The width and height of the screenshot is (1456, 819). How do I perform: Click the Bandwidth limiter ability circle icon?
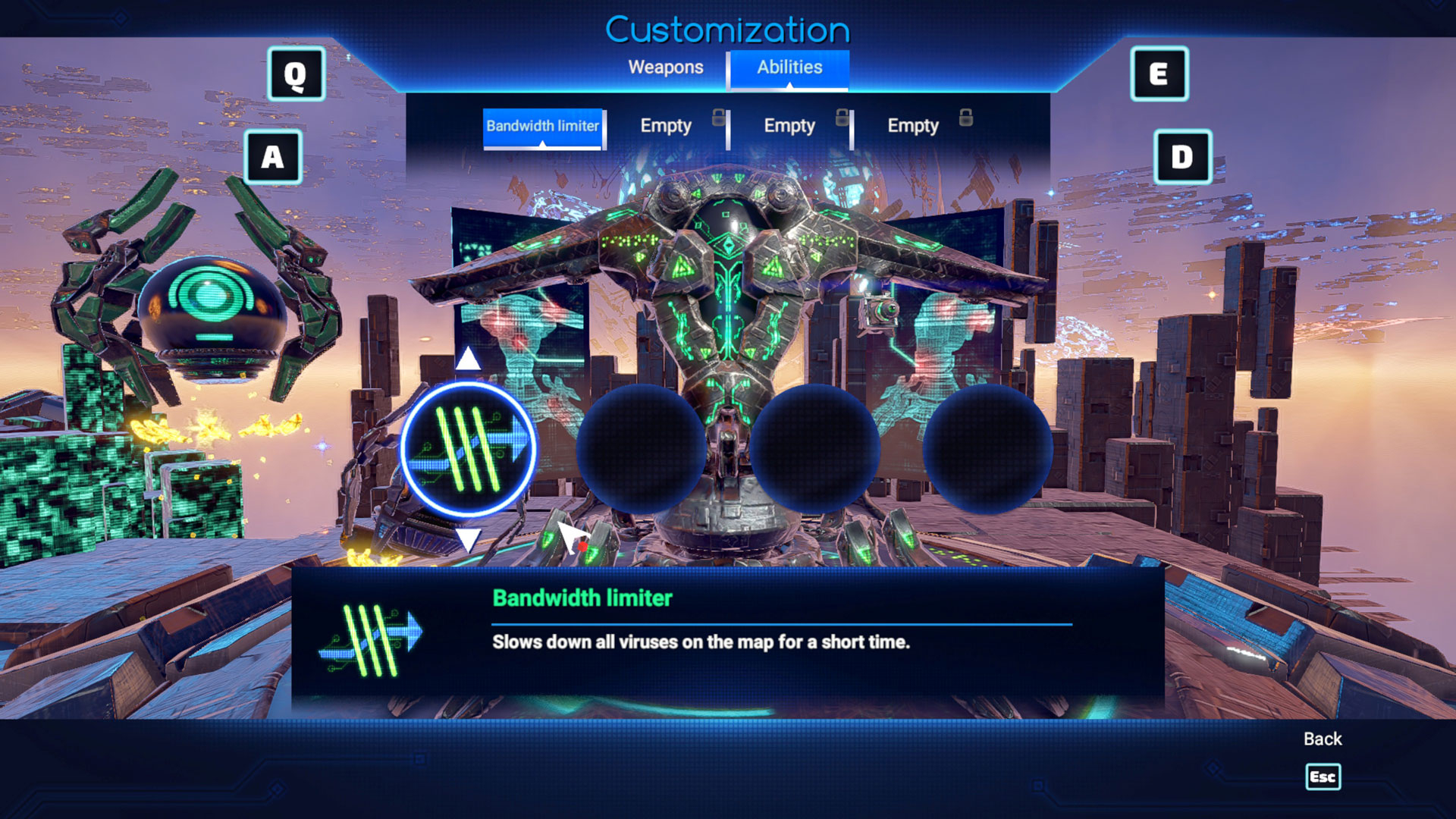coord(468,450)
